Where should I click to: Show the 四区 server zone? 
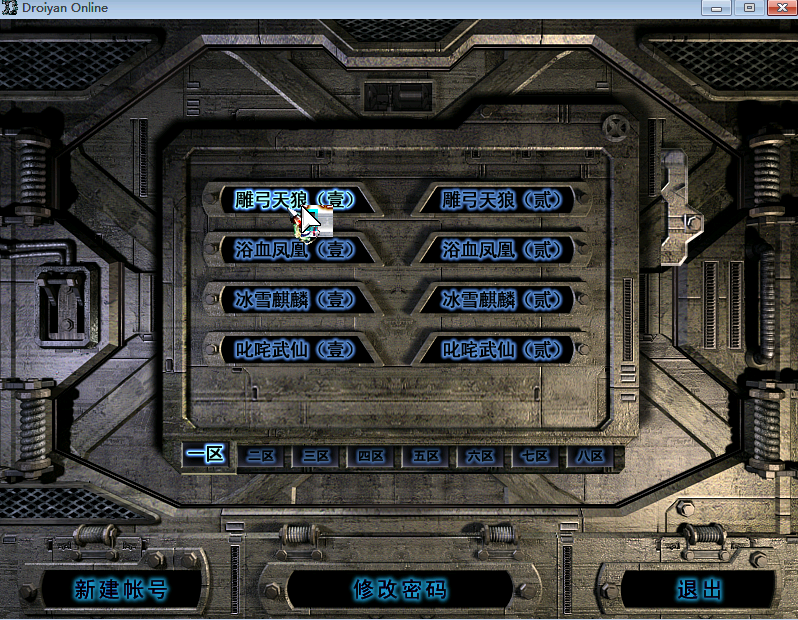tap(371, 456)
